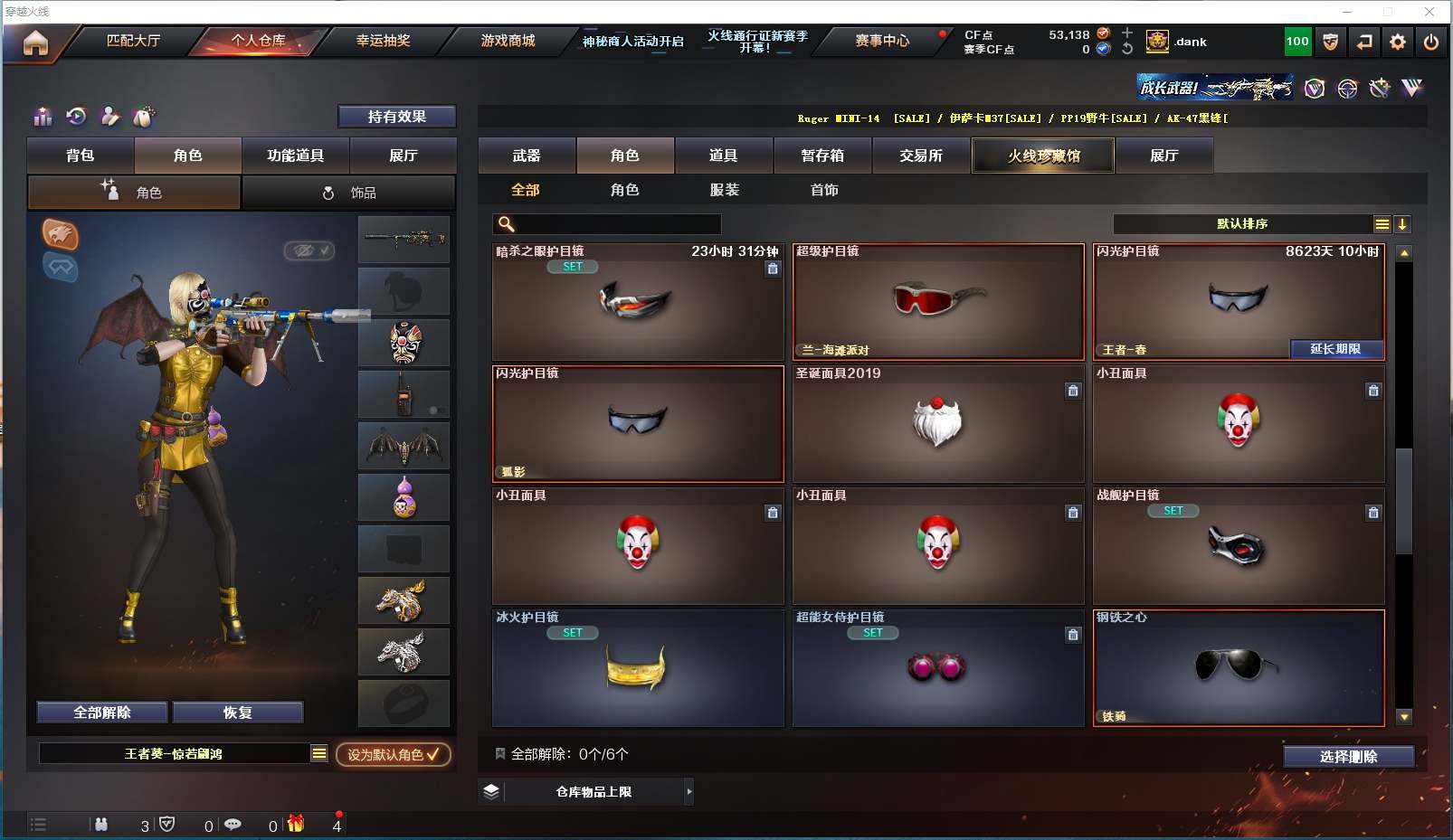The height and width of the screenshot is (840, 1453).
Task: Open the 赛事中心 tournament center
Action: [x=882, y=41]
